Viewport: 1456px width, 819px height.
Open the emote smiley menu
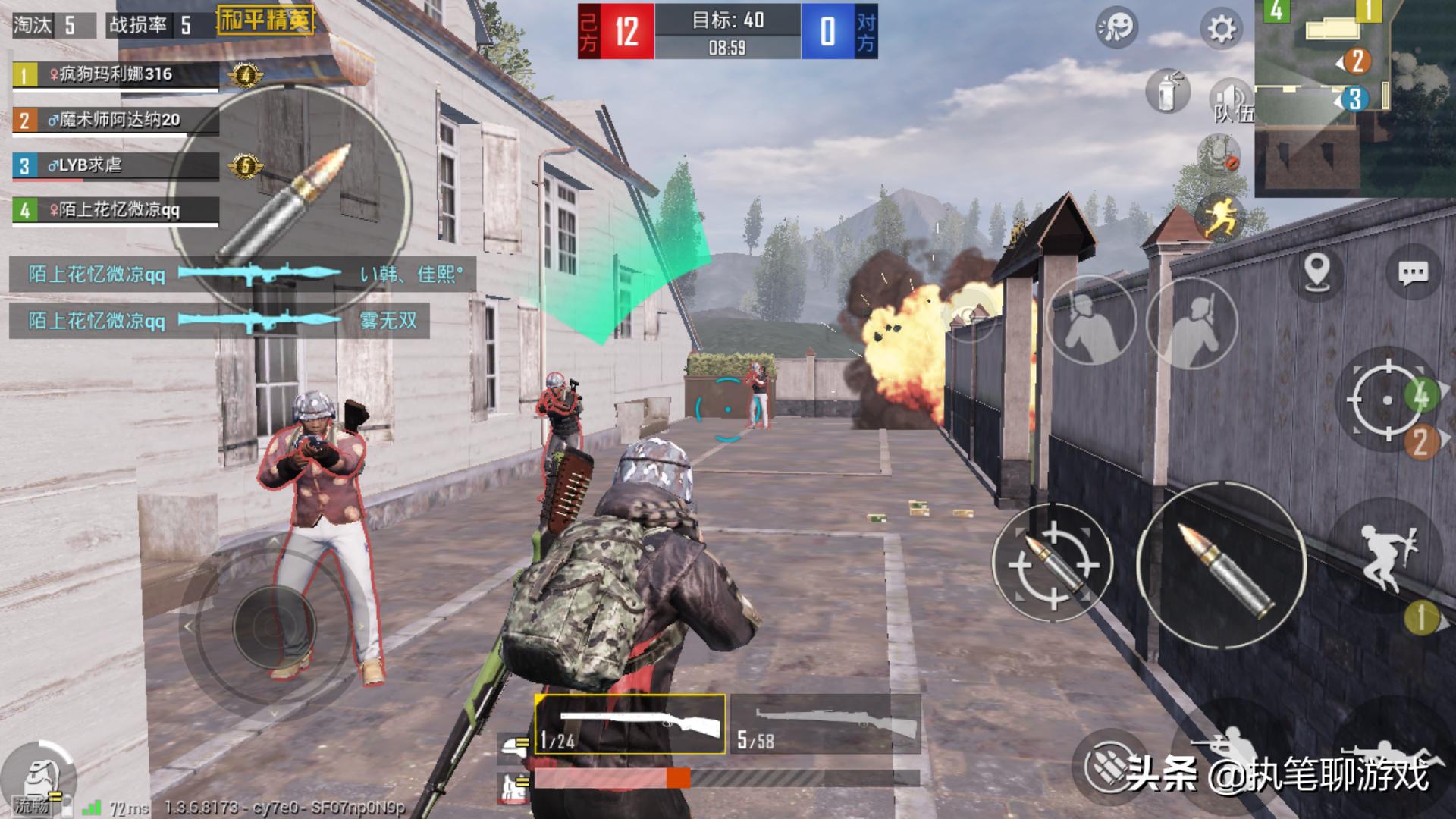(x=1116, y=29)
